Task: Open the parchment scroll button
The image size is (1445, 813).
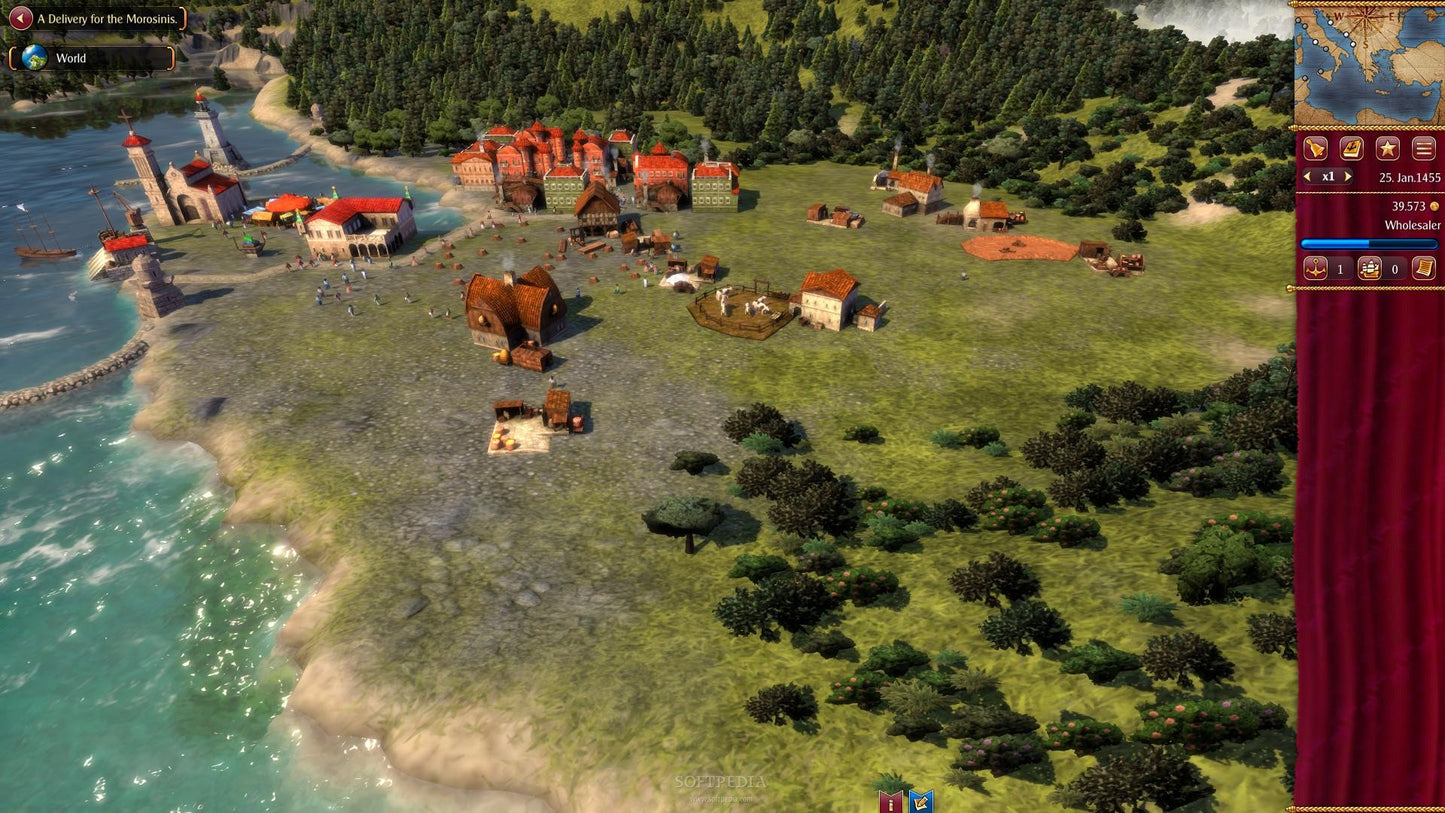Action: click(1423, 268)
